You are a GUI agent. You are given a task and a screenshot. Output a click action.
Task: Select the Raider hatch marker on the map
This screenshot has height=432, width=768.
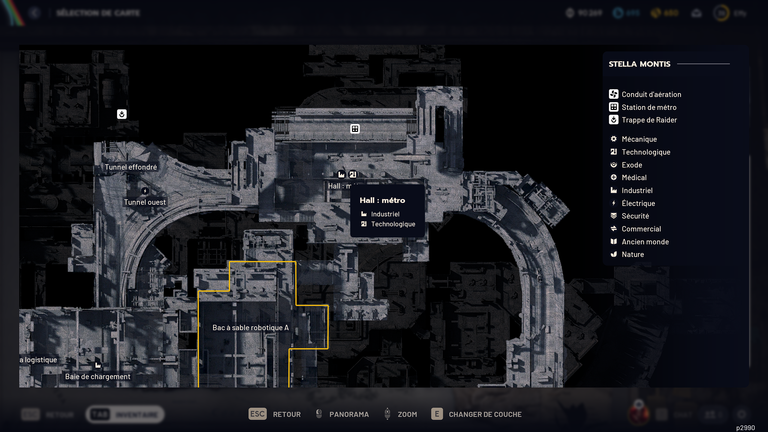(122, 114)
